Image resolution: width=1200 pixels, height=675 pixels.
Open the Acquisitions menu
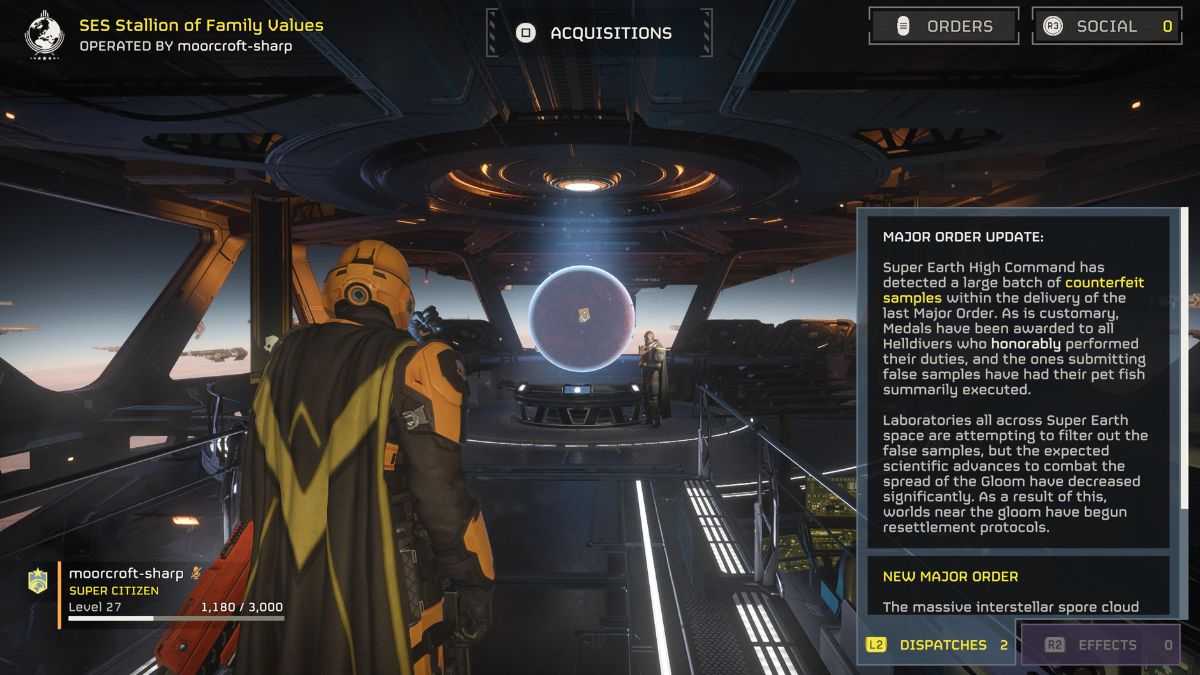coord(599,33)
